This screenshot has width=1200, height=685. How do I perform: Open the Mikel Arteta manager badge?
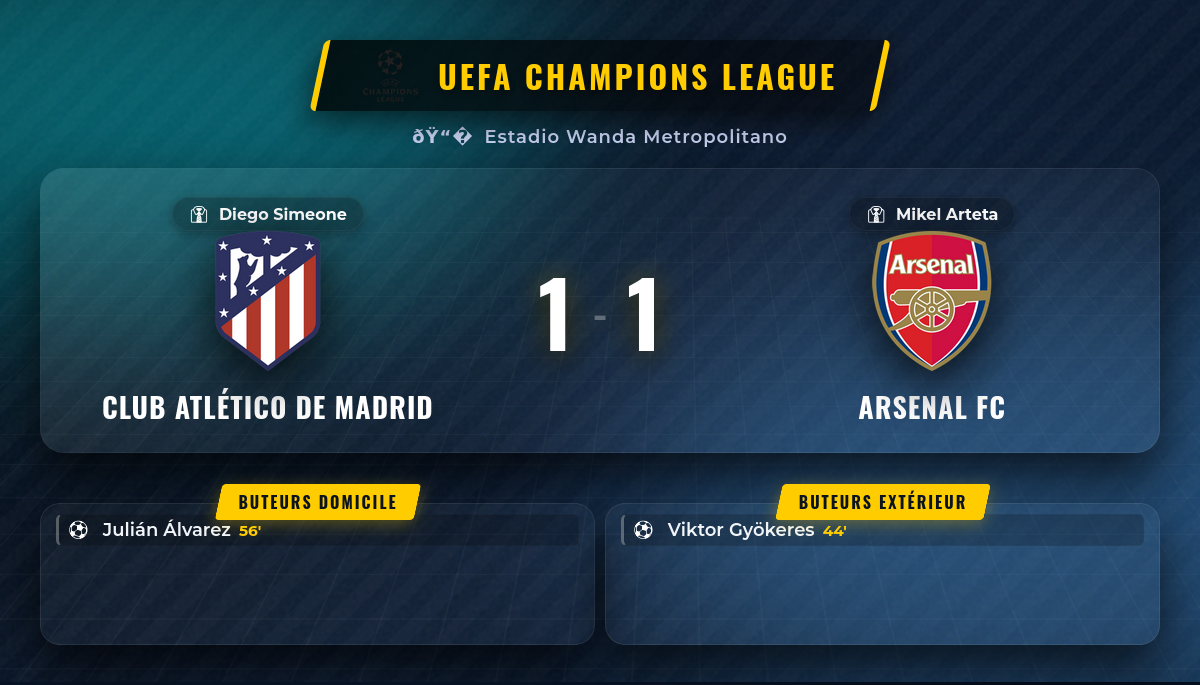point(932,214)
